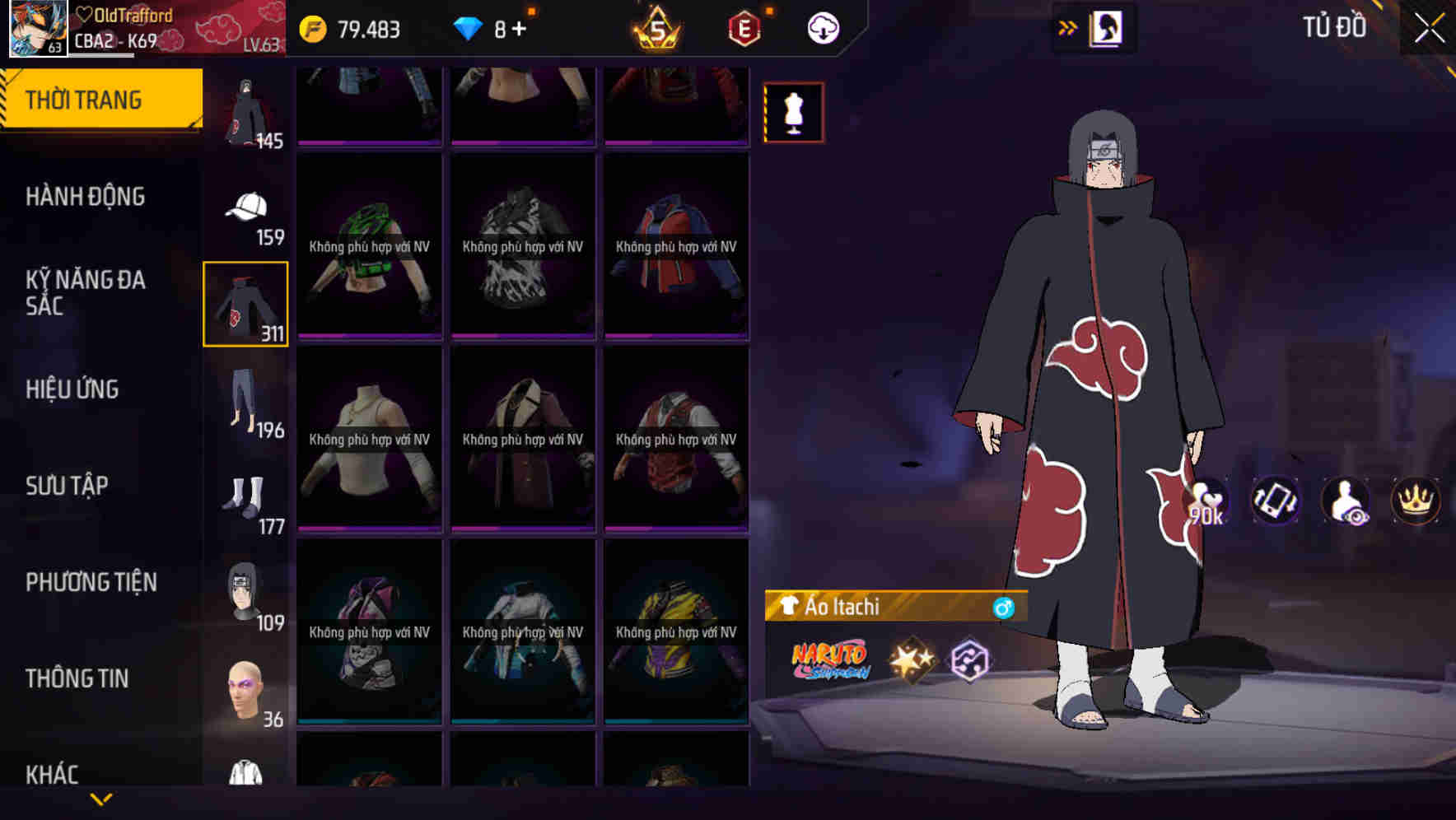Viewport: 1456px width, 820px height.
Task: Toggle the character preview eye icon
Action: tap(1344, 501)
